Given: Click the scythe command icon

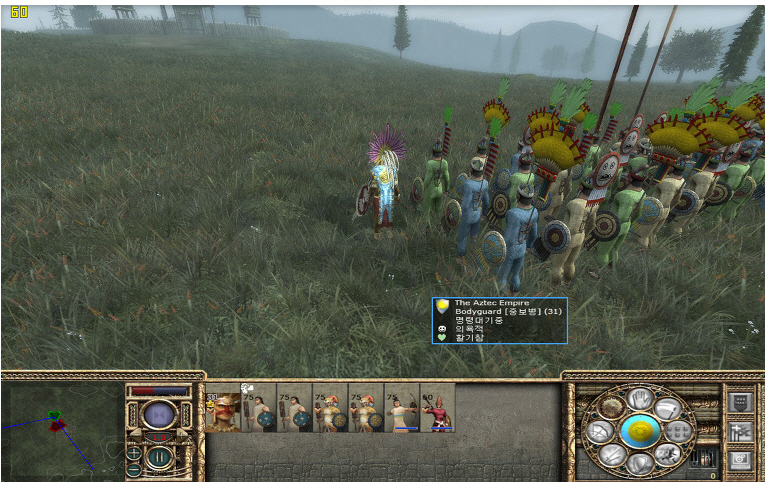Looking at the screenshot, I should [668, 408].
